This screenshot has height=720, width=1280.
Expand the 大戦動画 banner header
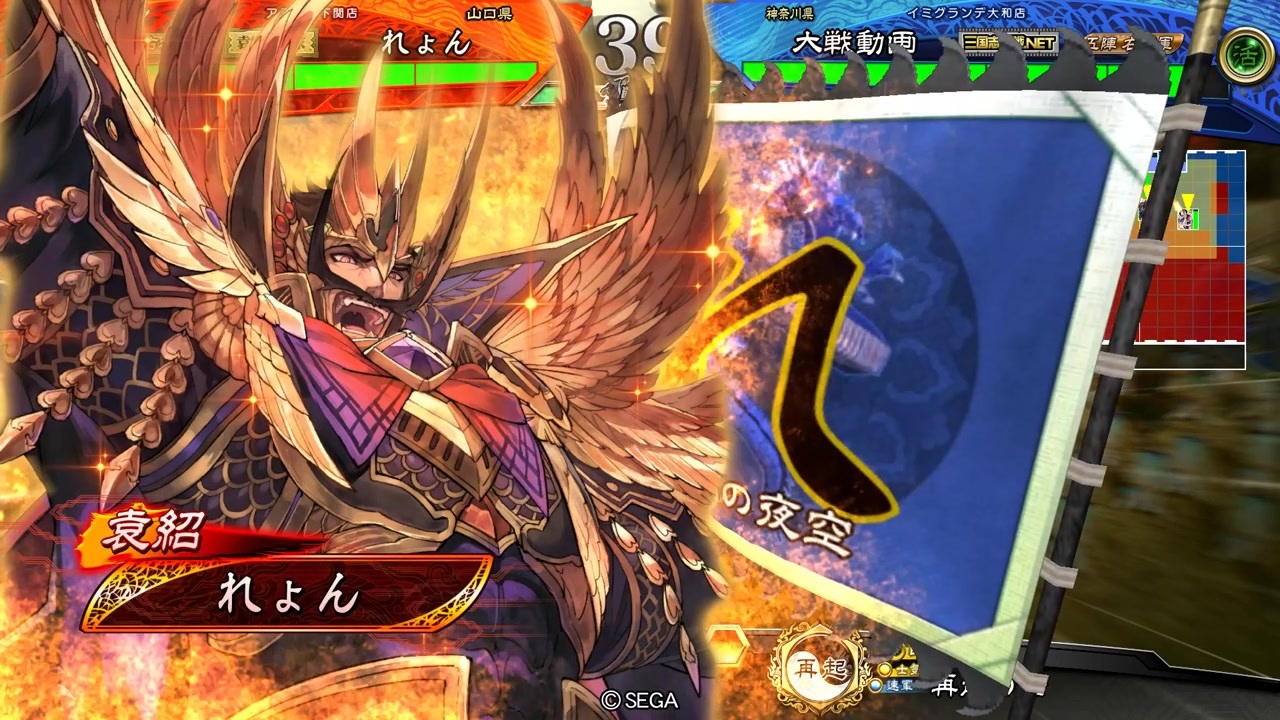854,42
